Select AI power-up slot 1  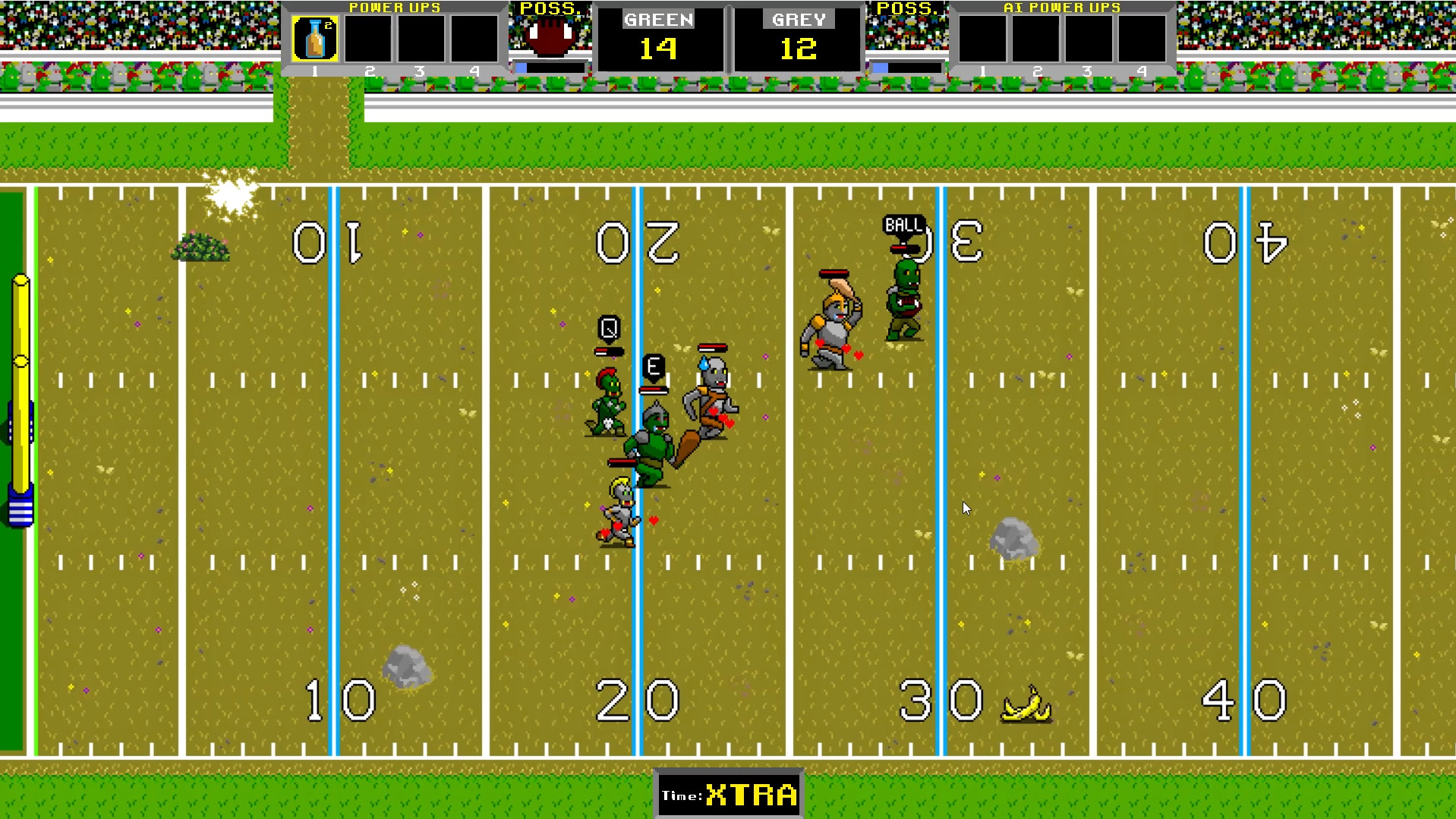tap(982, 38)
